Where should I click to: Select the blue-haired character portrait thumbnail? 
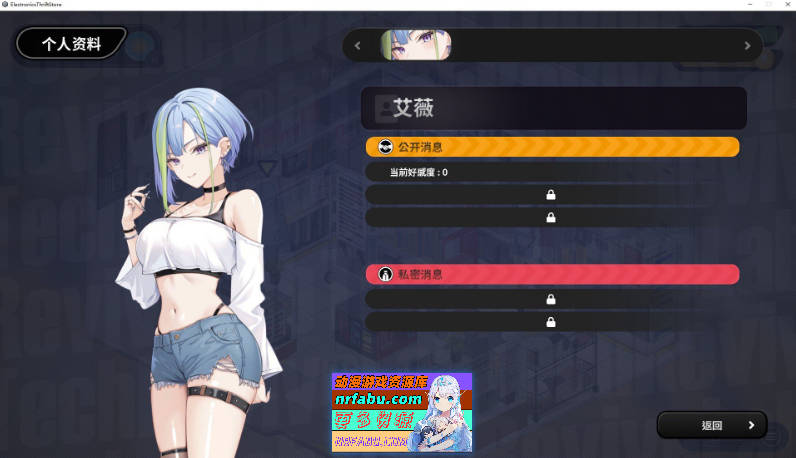click(415, 45)
